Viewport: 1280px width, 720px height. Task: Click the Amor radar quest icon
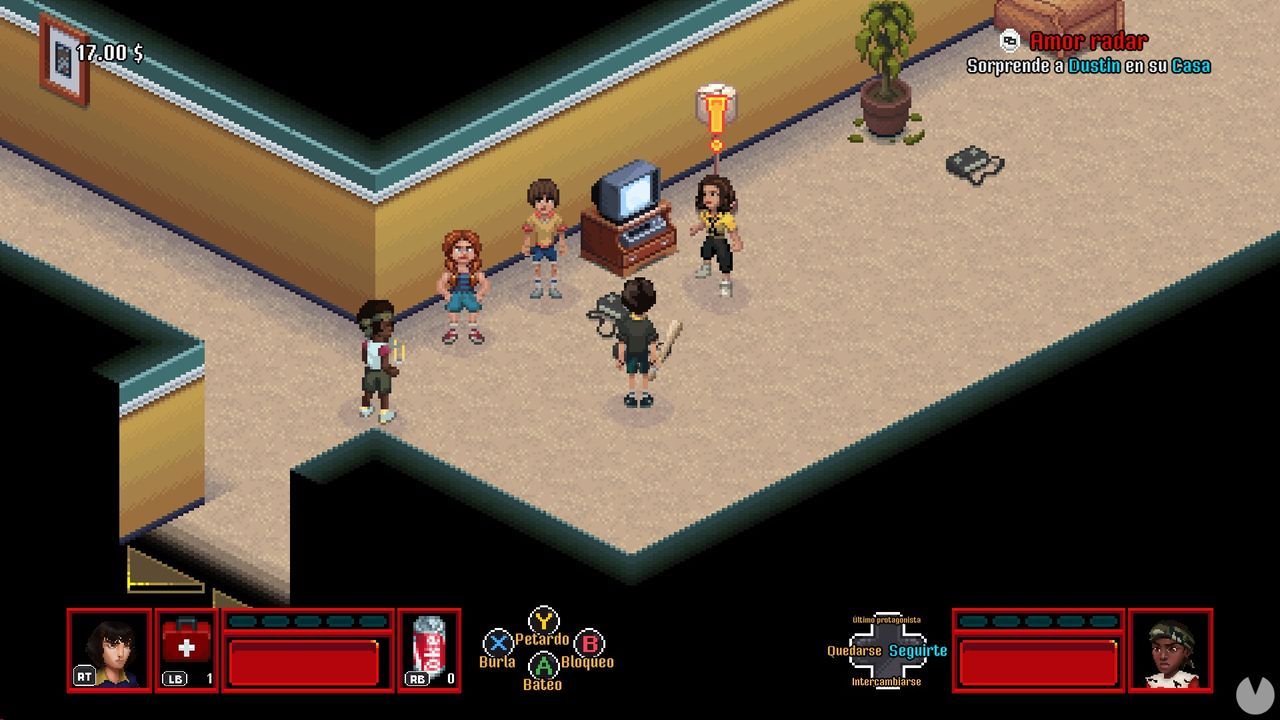tap(1010, 42)
